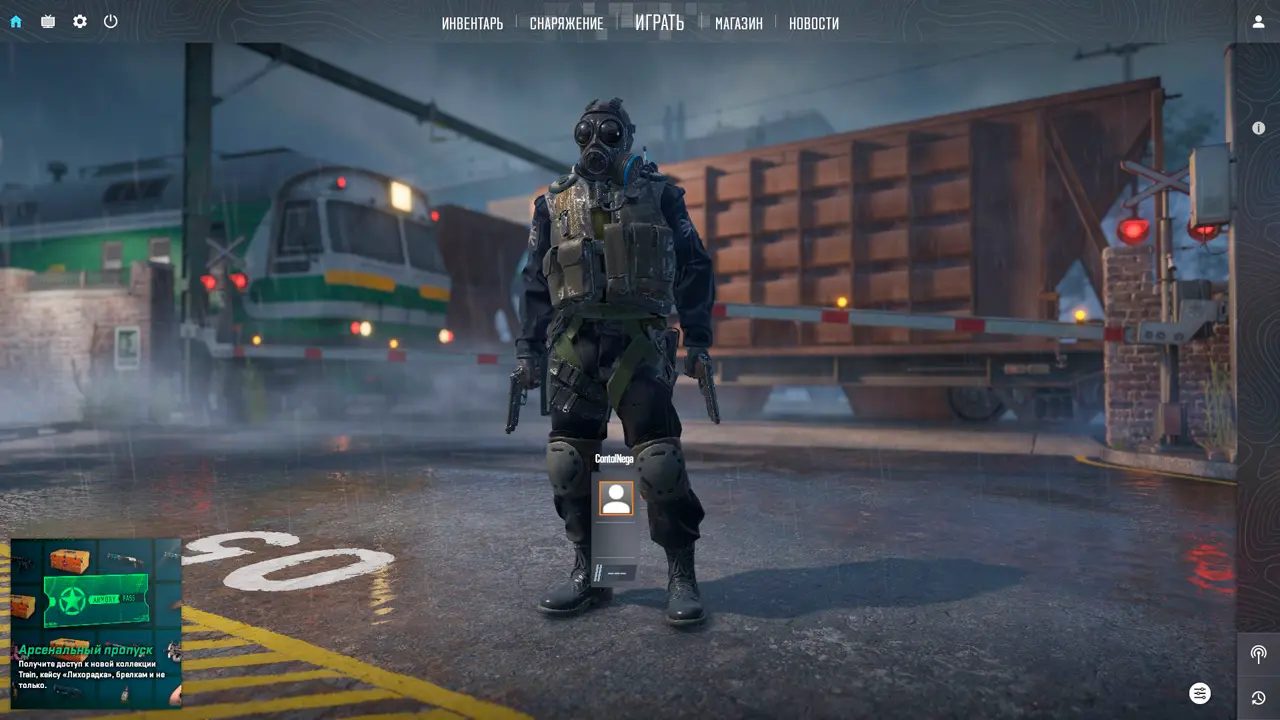The image size is (1280, 720).
Task: Go to the Снаряжение section
Action: pyautogui.click(x=566, y=23)
